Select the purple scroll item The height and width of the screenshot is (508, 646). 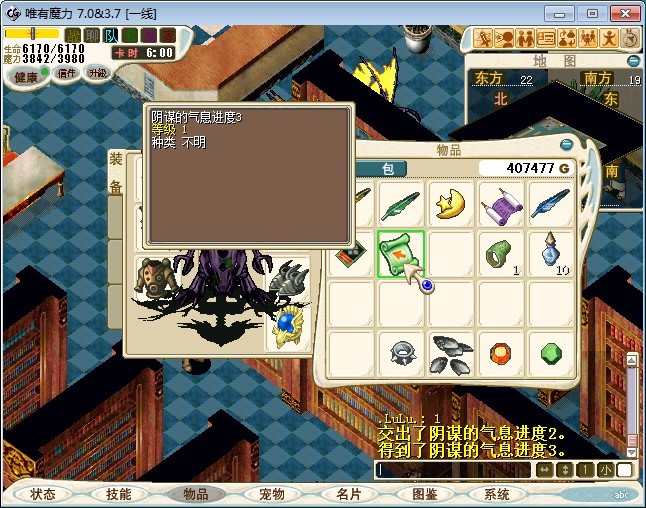point(502,204)
